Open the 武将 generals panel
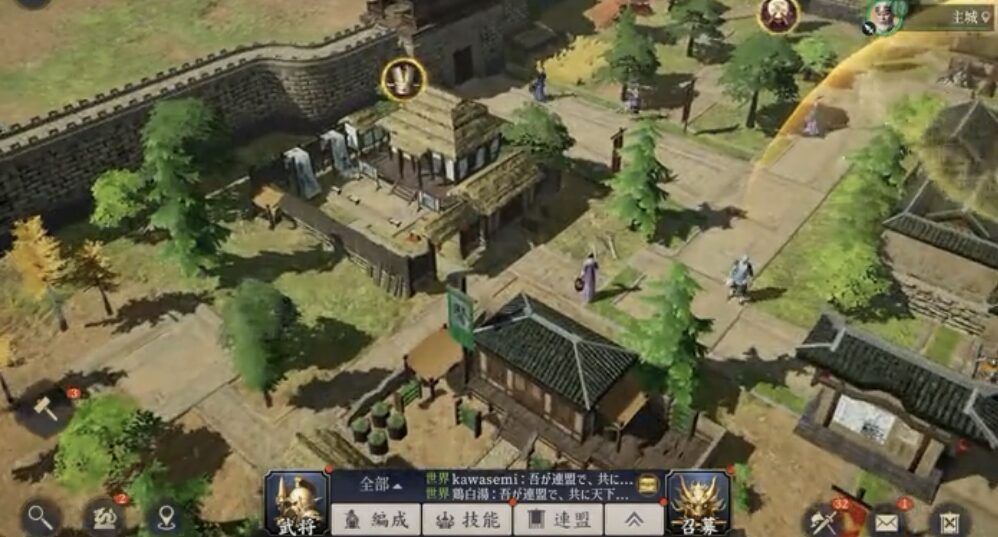This screenshot has height=537, width=998. [x=296, y=504]
